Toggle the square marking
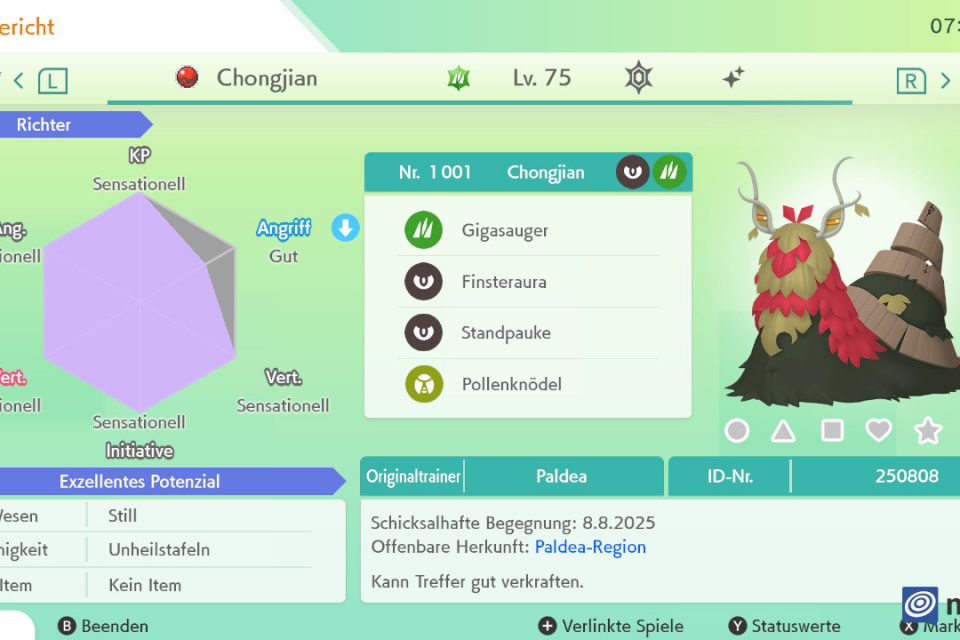The image size is (960, 640). coord(831,431)
